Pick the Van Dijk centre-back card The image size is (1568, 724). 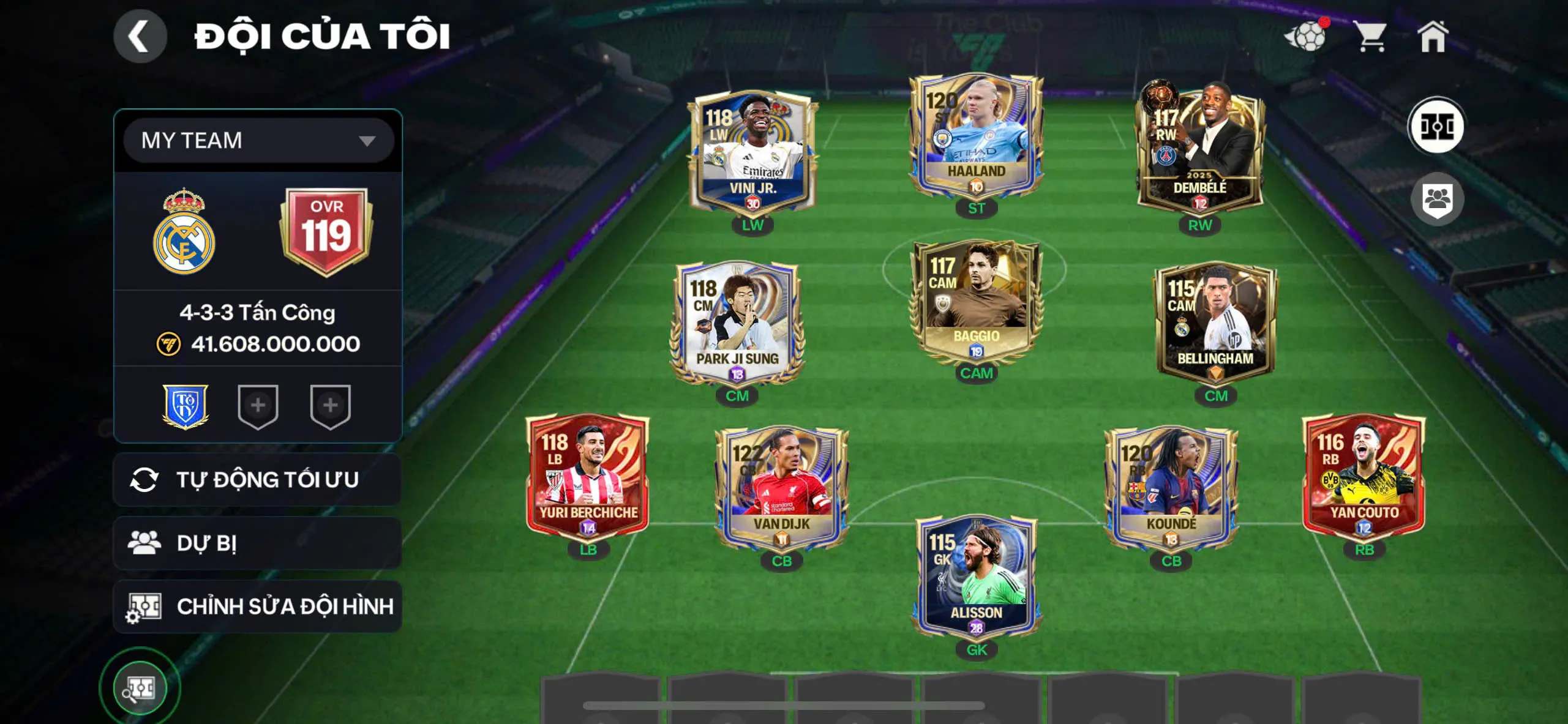781,488
